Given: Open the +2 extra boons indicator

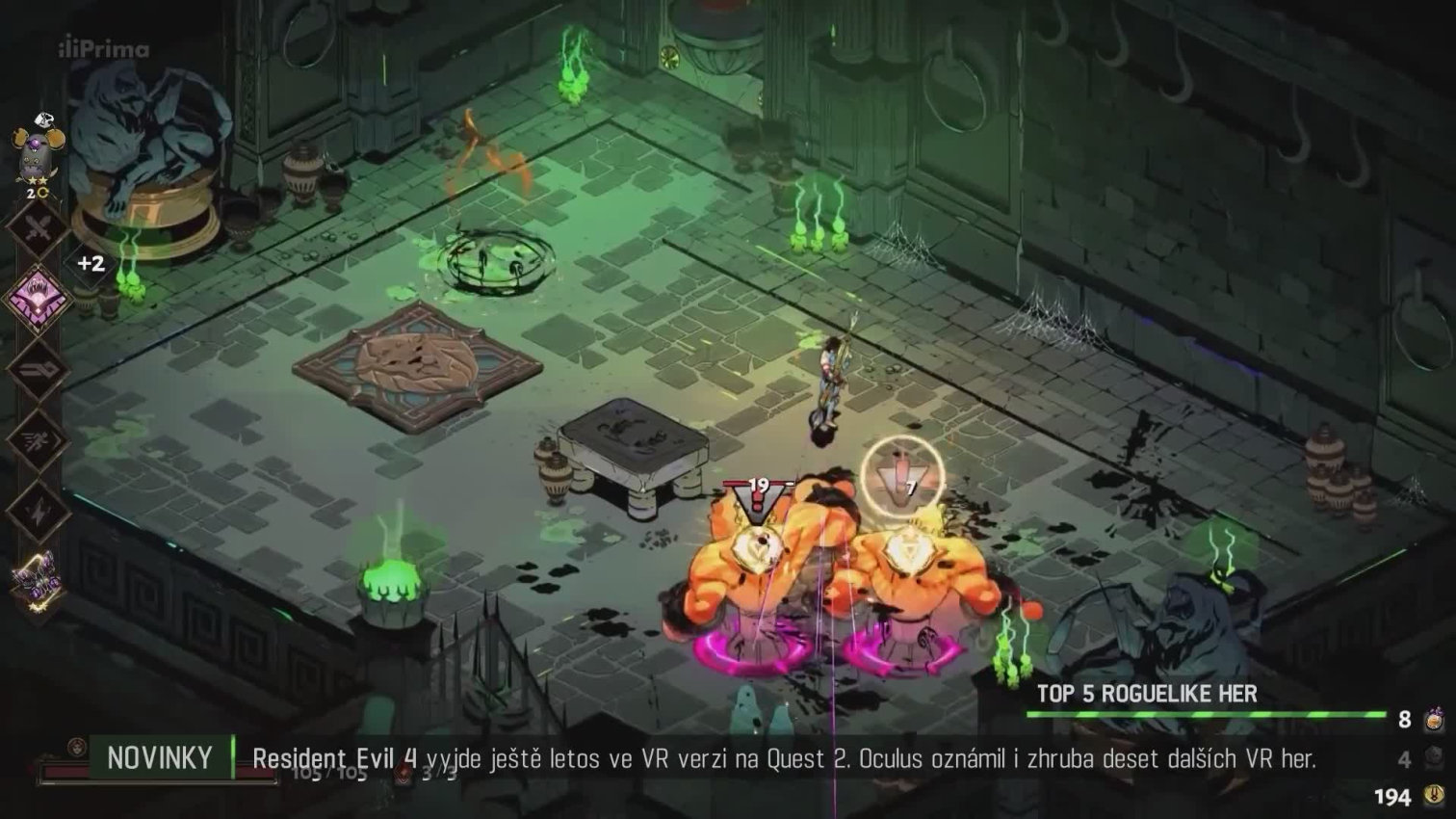Looking at the screenshot, I should (91, 263).
